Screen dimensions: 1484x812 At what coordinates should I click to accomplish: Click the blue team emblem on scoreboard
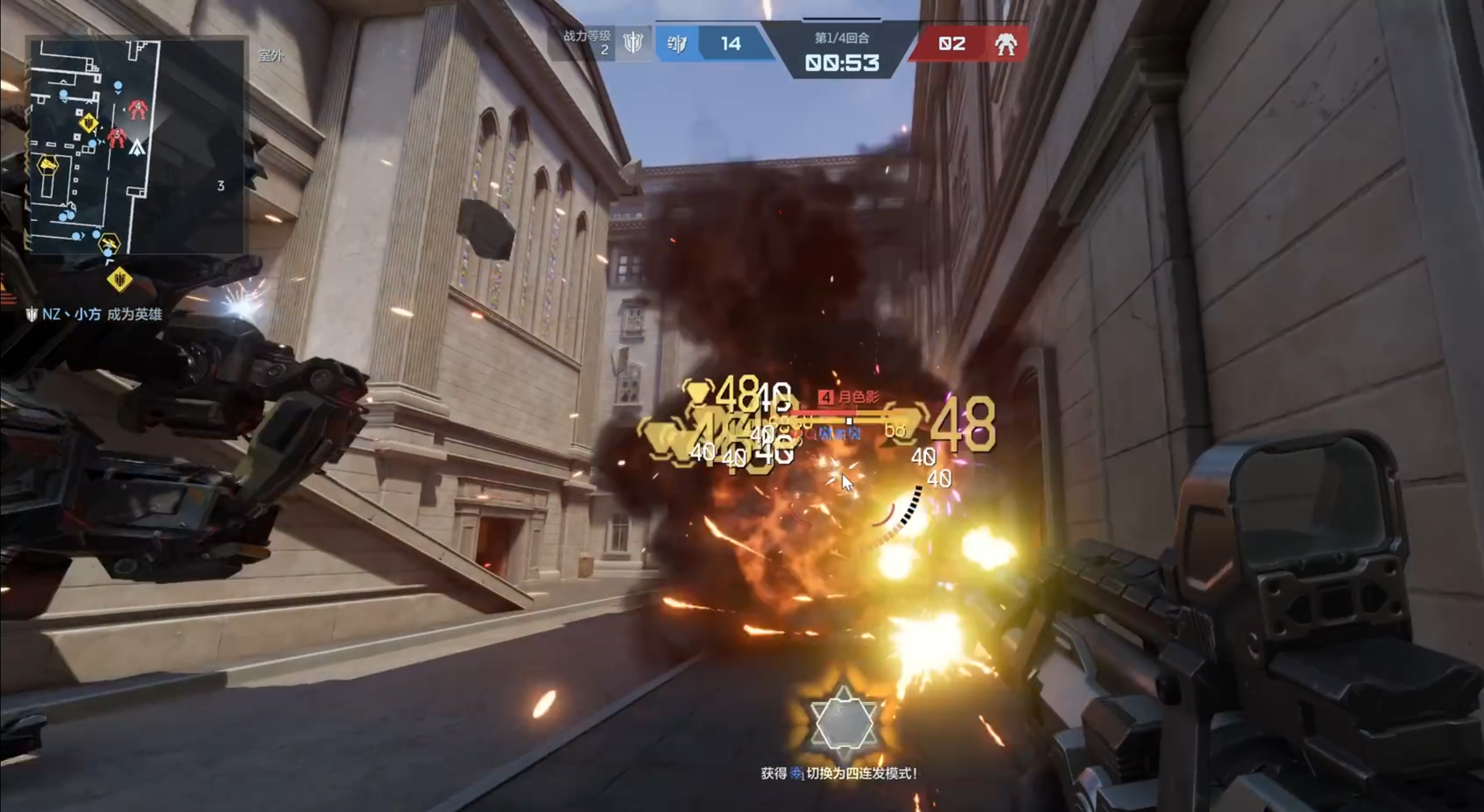(677, 44)
